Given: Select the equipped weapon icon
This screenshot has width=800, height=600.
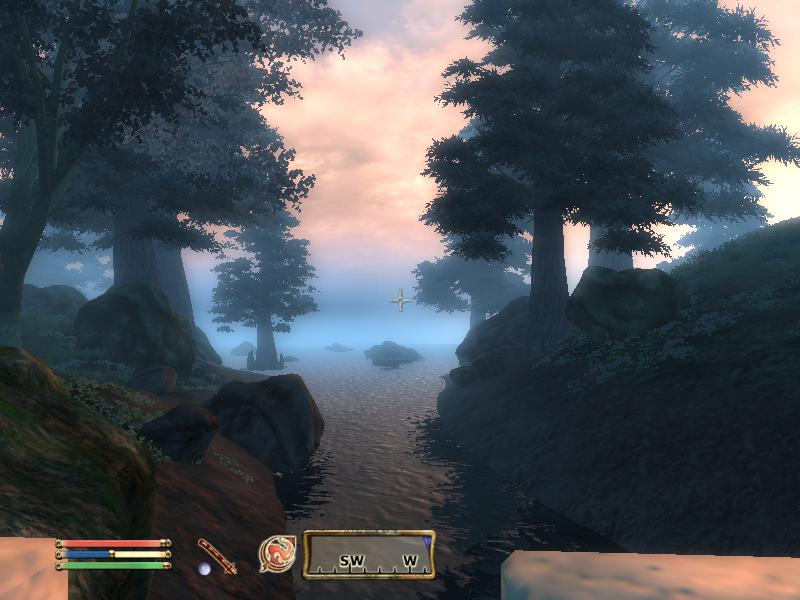Looking at the screenshot, I should [x=217, y=556].
